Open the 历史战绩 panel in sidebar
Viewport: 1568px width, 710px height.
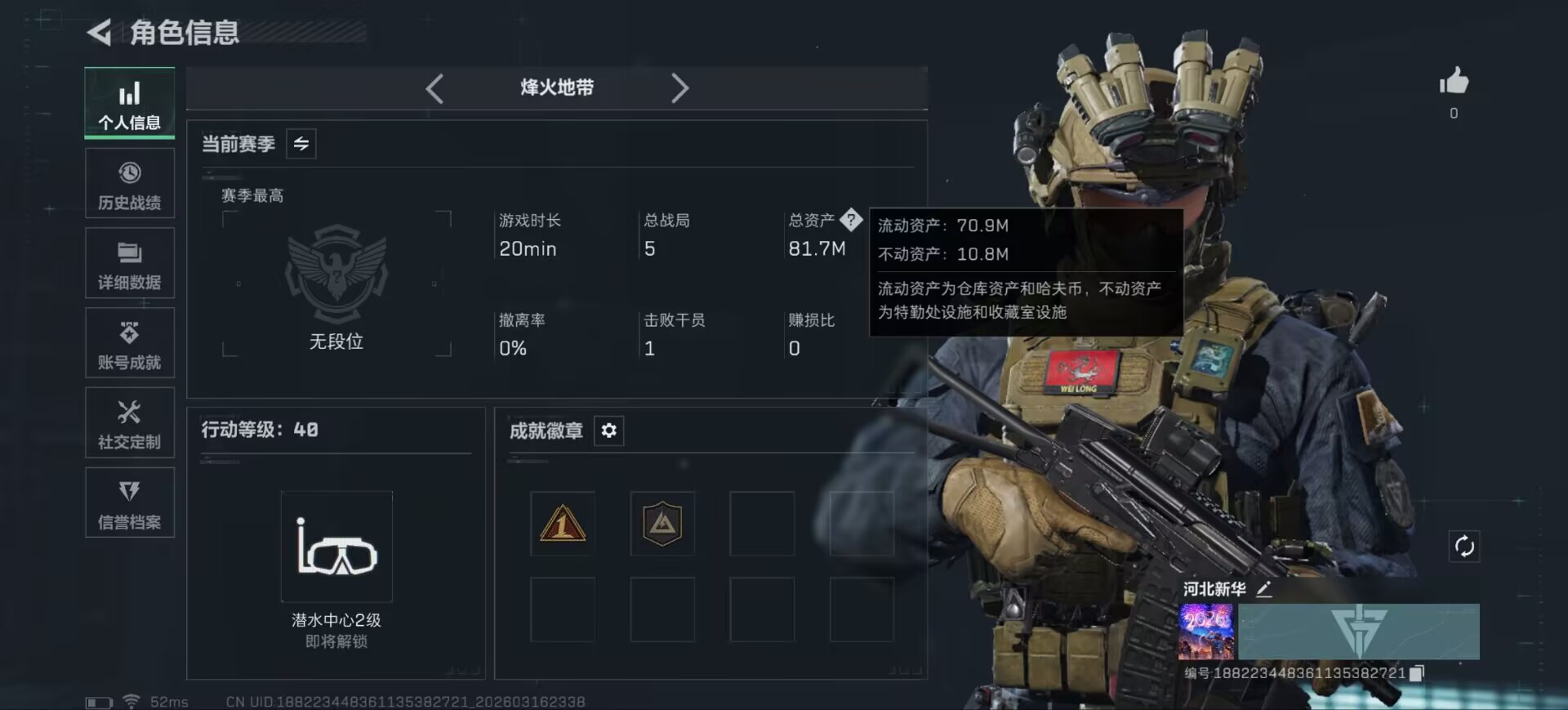point(130,183)
